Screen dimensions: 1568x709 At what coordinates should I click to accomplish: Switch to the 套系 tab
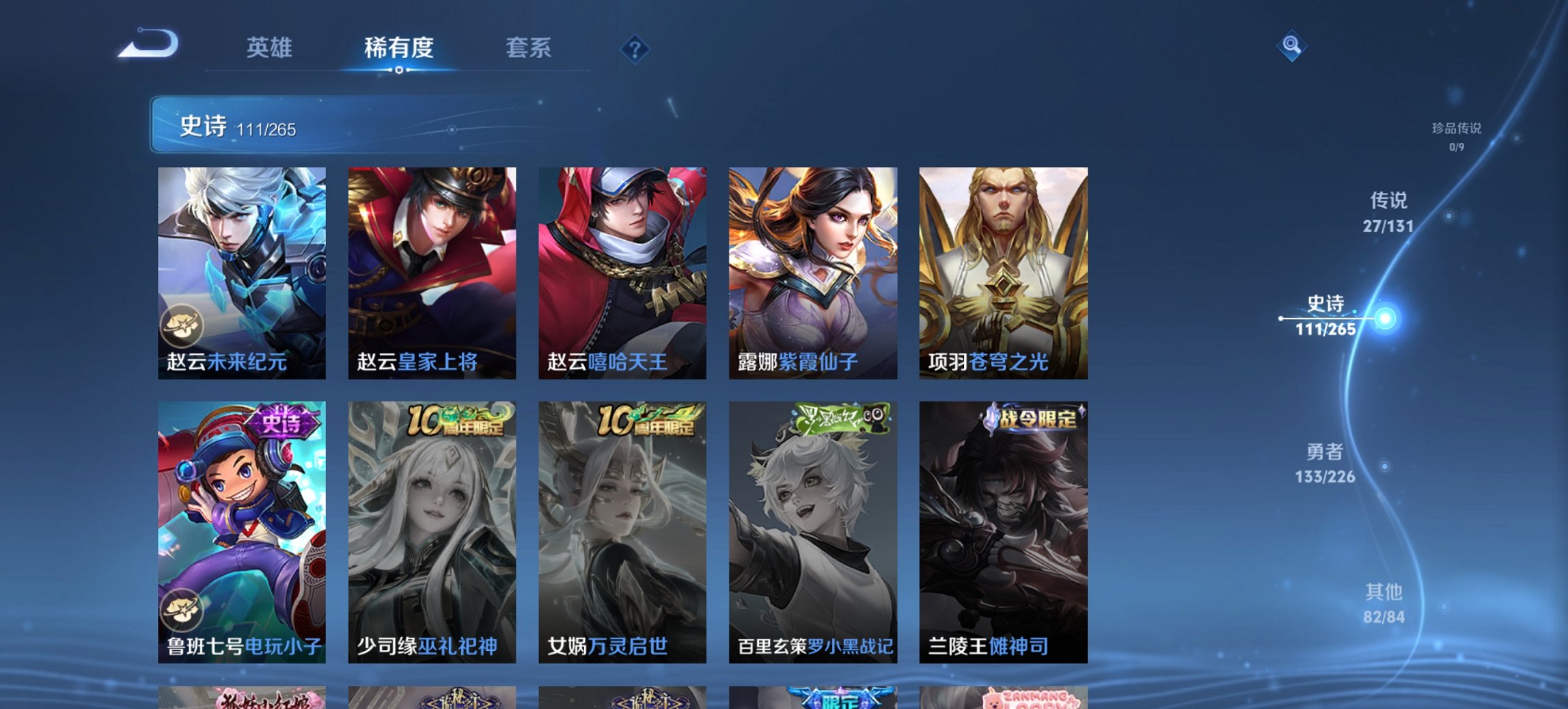pyautogui.click(x=528, y=48)
